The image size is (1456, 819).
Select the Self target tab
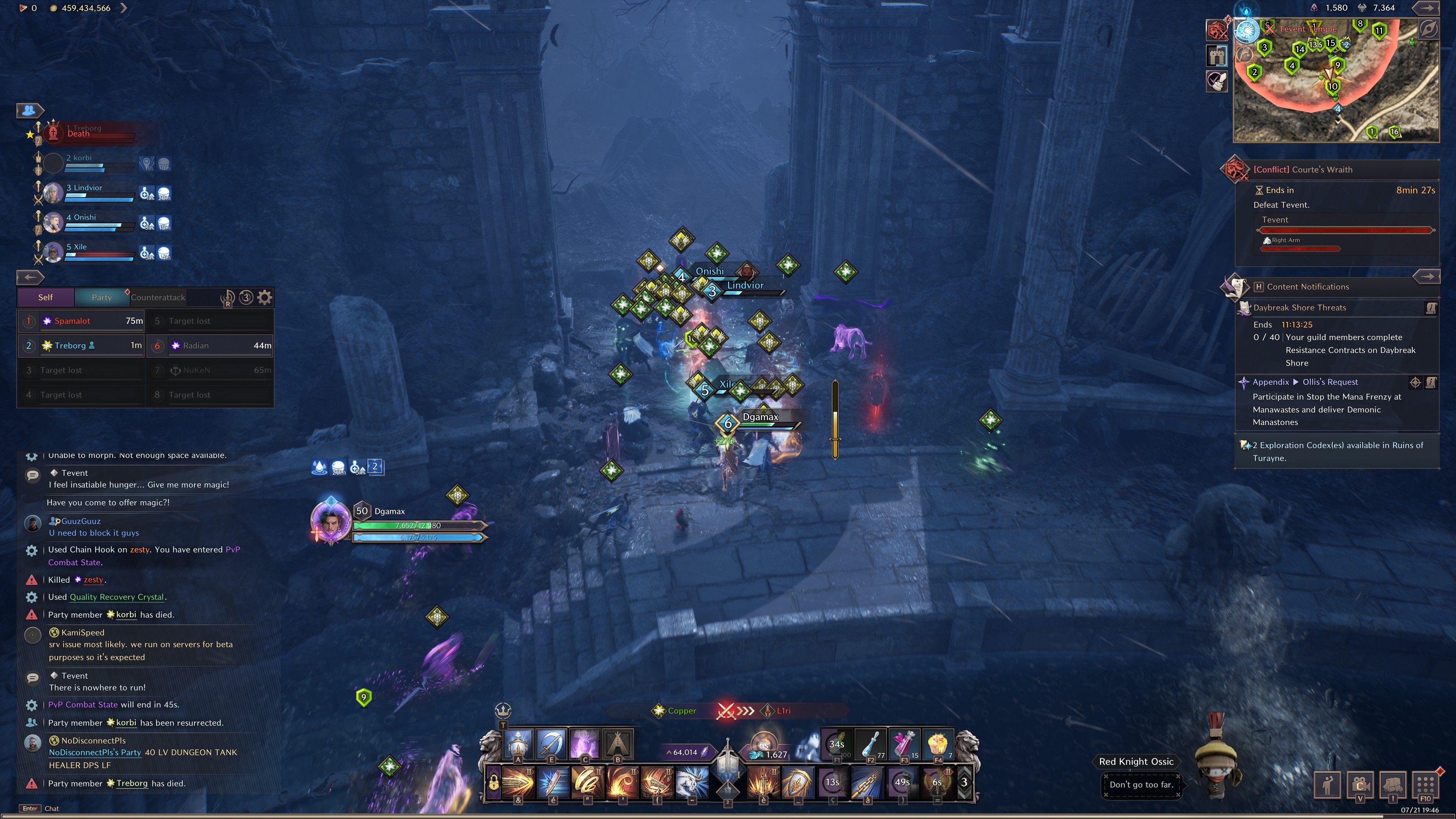tap(45, 297)
